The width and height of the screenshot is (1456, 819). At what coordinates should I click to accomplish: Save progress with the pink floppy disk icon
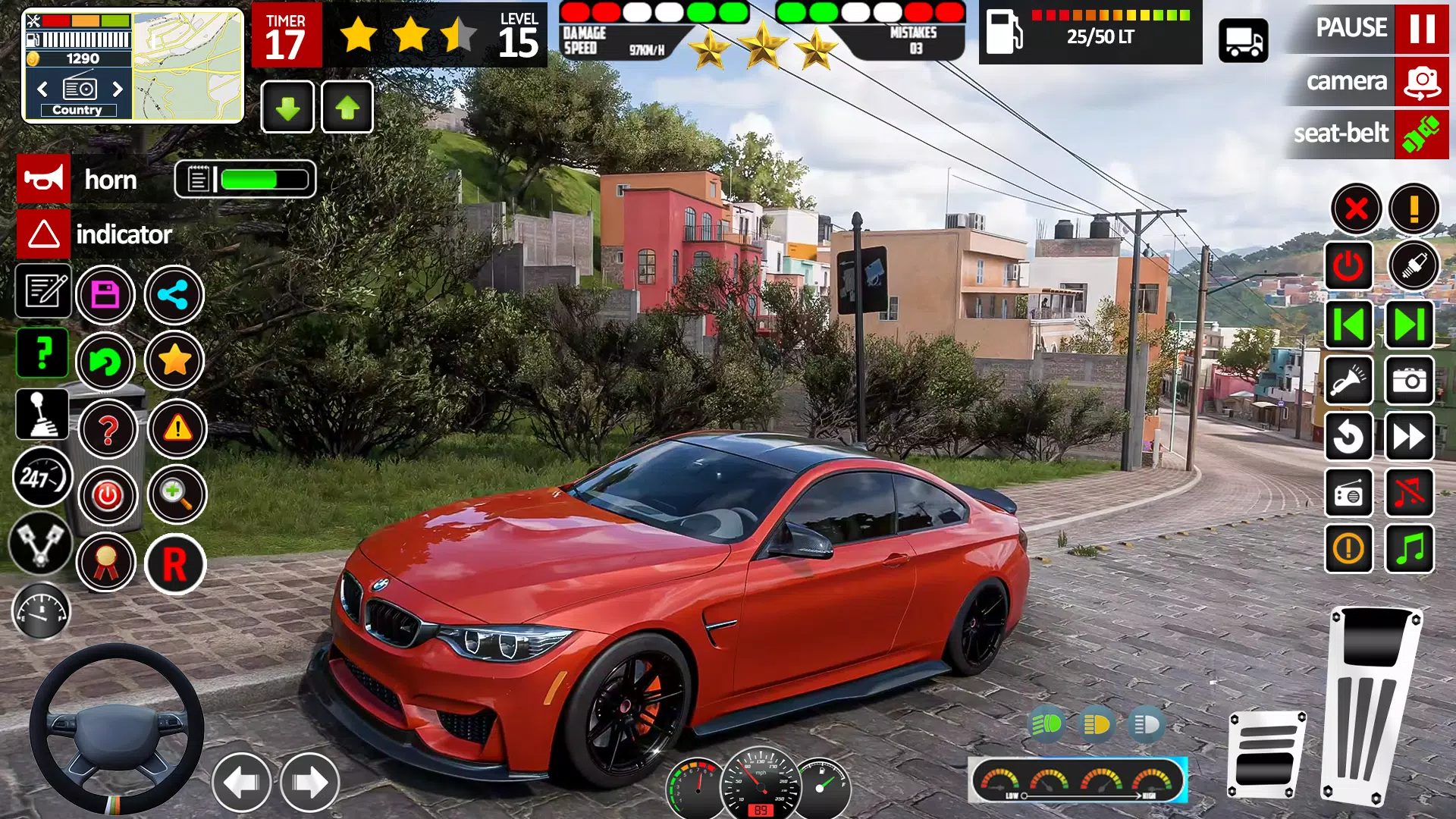coord(105,295)
